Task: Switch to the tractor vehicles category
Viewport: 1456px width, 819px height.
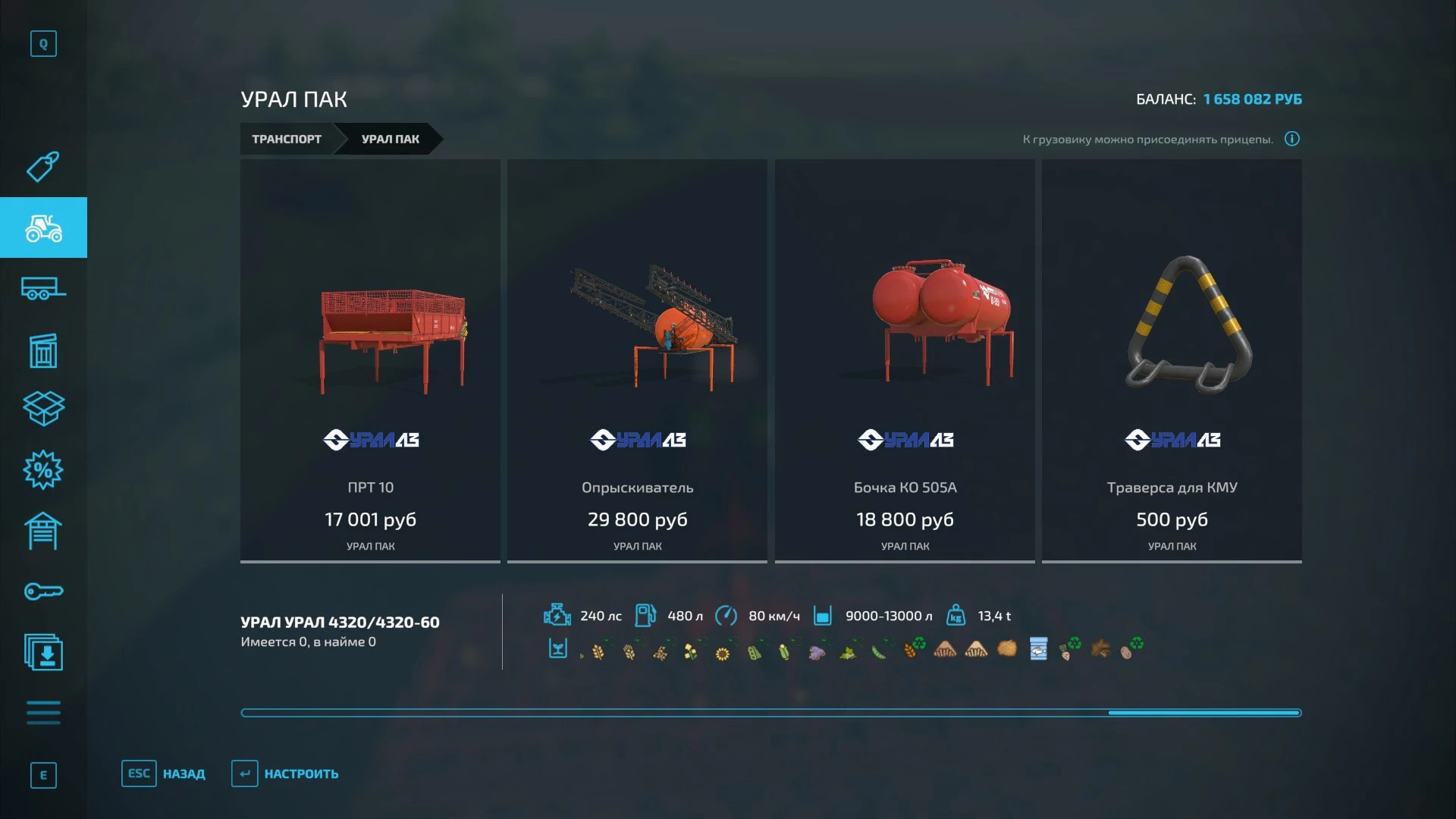Action: 43,227
